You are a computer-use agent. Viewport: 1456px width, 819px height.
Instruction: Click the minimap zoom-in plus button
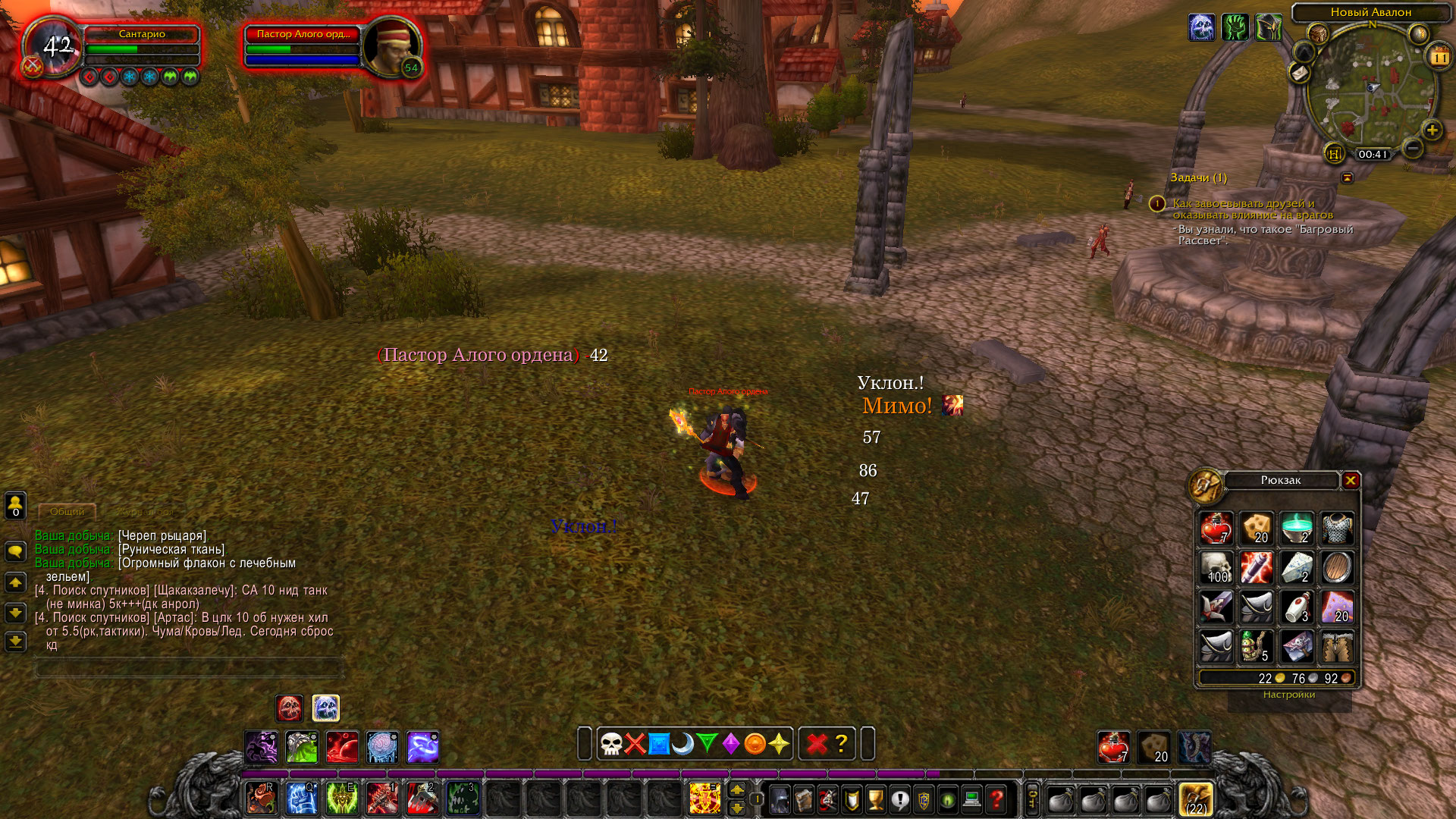point(1432,130)
